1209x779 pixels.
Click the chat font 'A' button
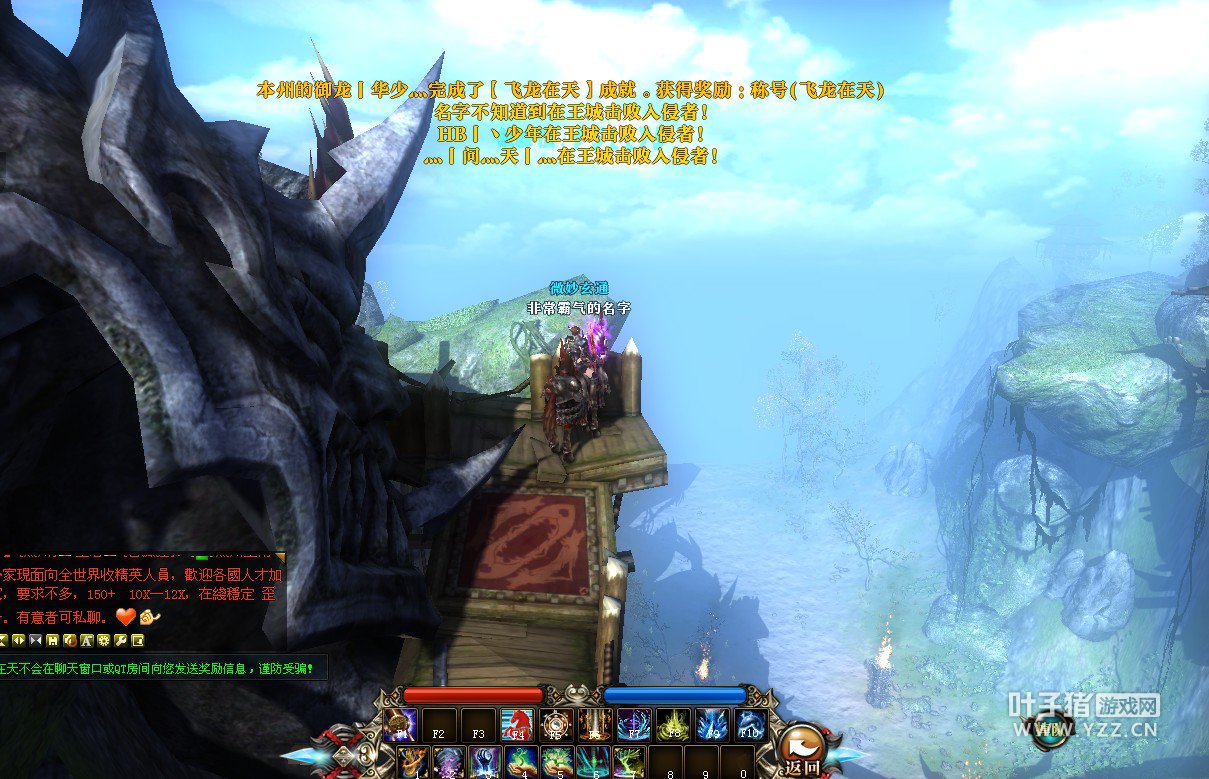pyautogui.click(x=87, y=640)
